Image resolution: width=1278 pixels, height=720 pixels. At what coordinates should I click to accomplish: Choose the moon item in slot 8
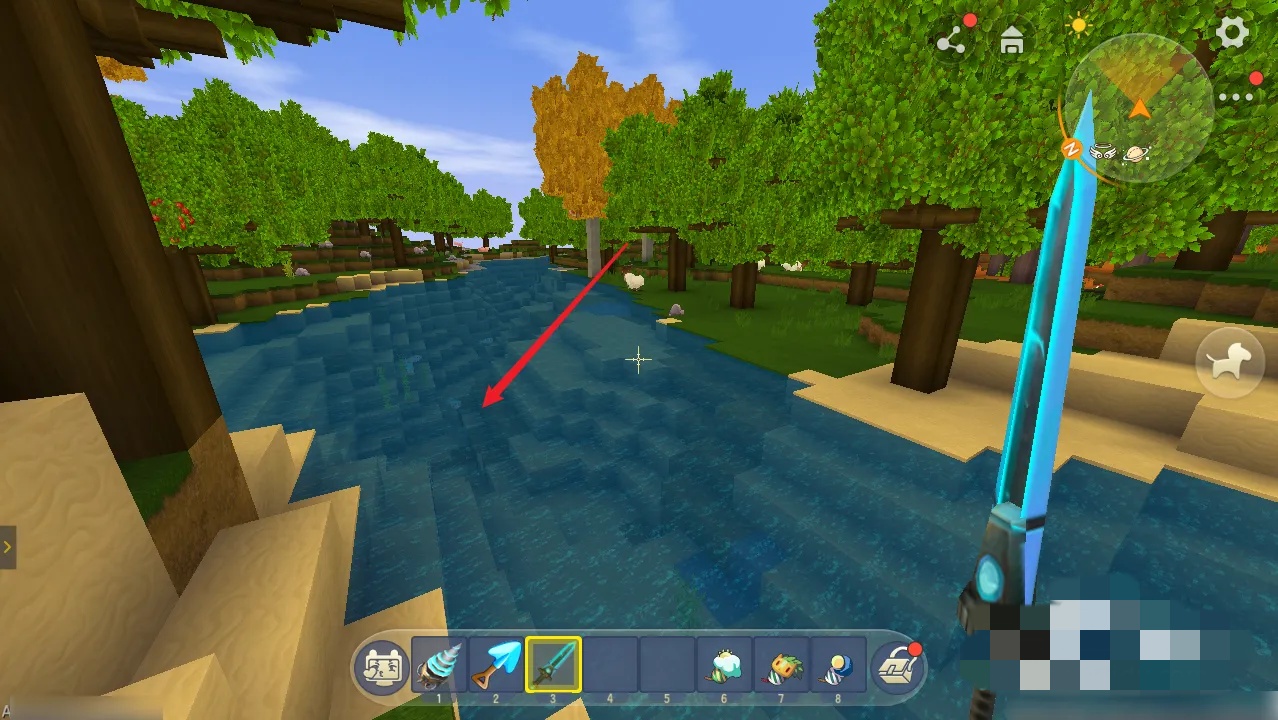click(838, 665)
